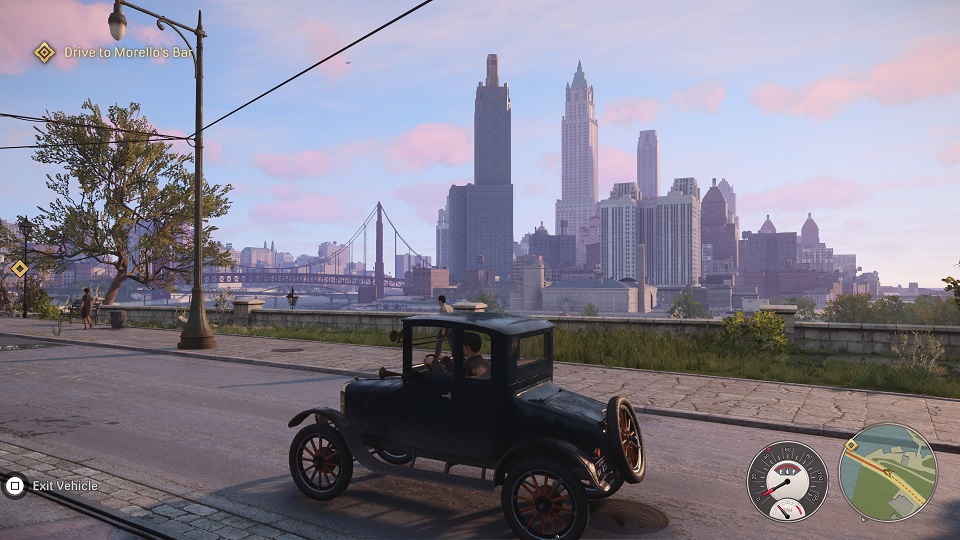Select the Drive to Morello's Bar objective
Viewport: 960px width, 540px height.
click(115, 52)
